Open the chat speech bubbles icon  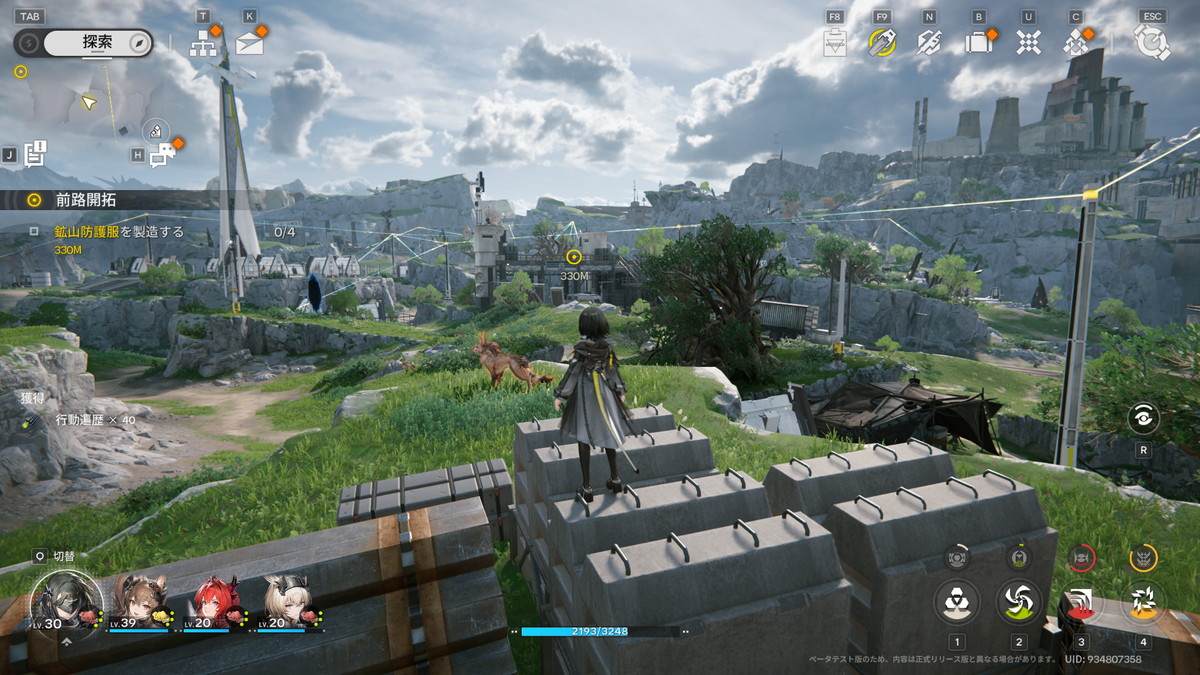point(161,154)
